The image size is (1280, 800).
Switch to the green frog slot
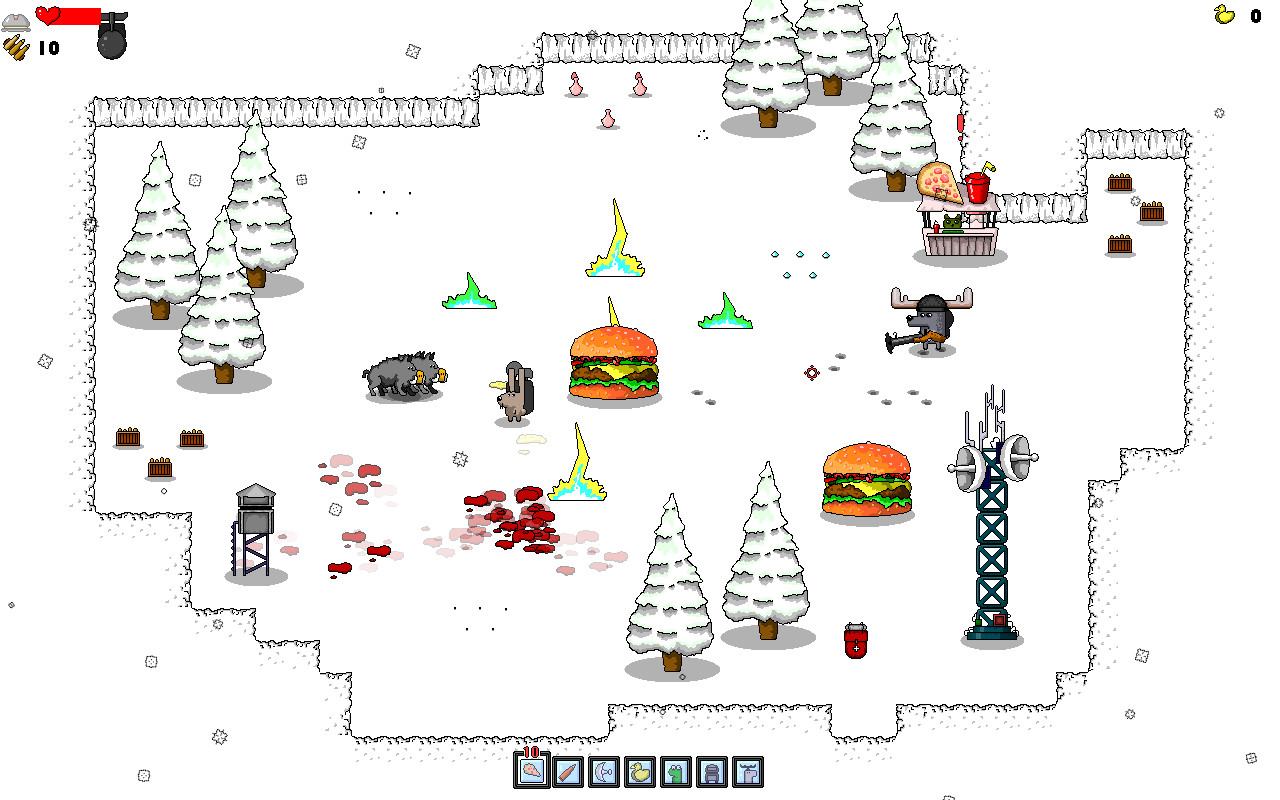676,771
